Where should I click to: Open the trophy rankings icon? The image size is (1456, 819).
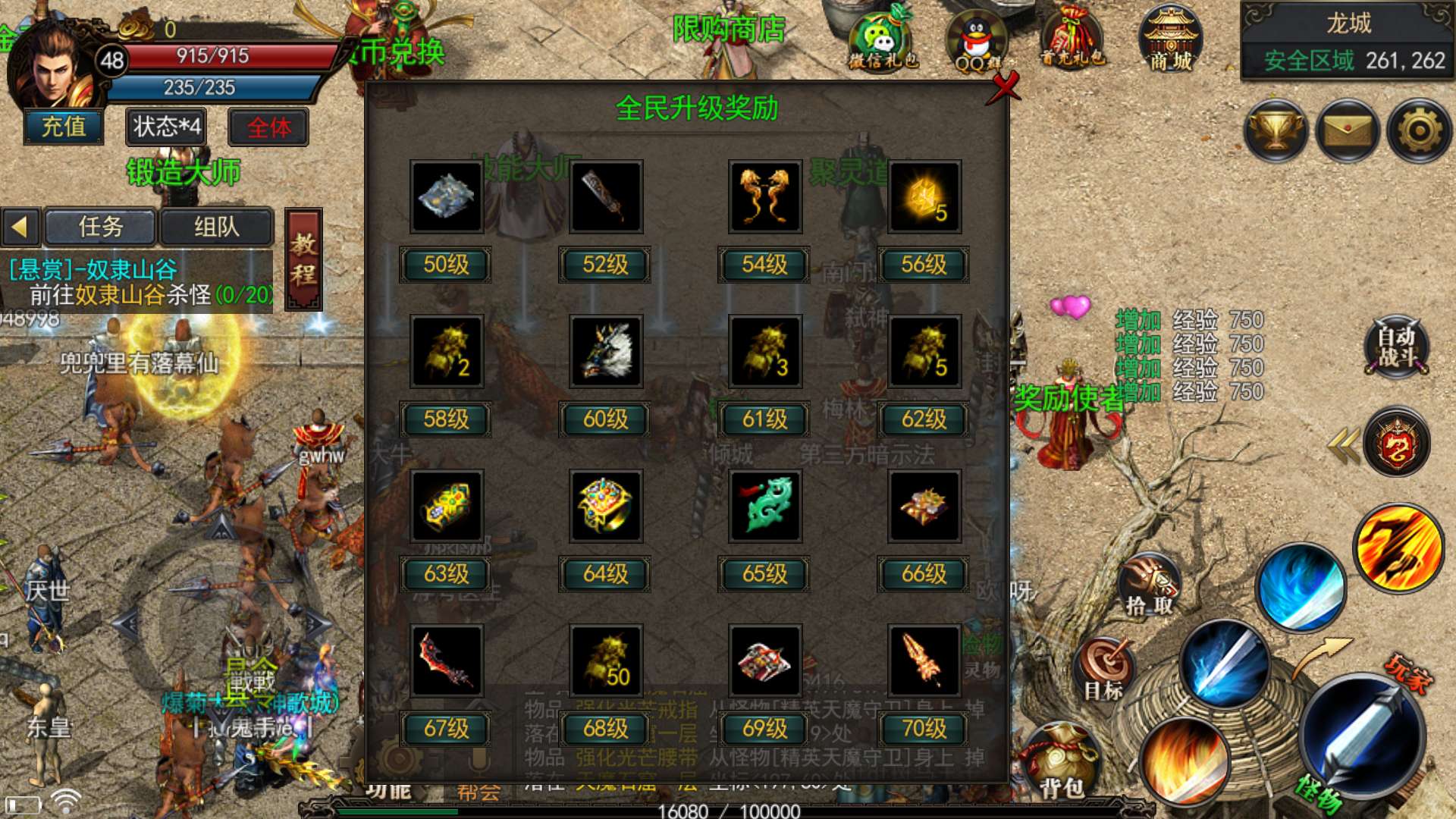click(1276, 130)
